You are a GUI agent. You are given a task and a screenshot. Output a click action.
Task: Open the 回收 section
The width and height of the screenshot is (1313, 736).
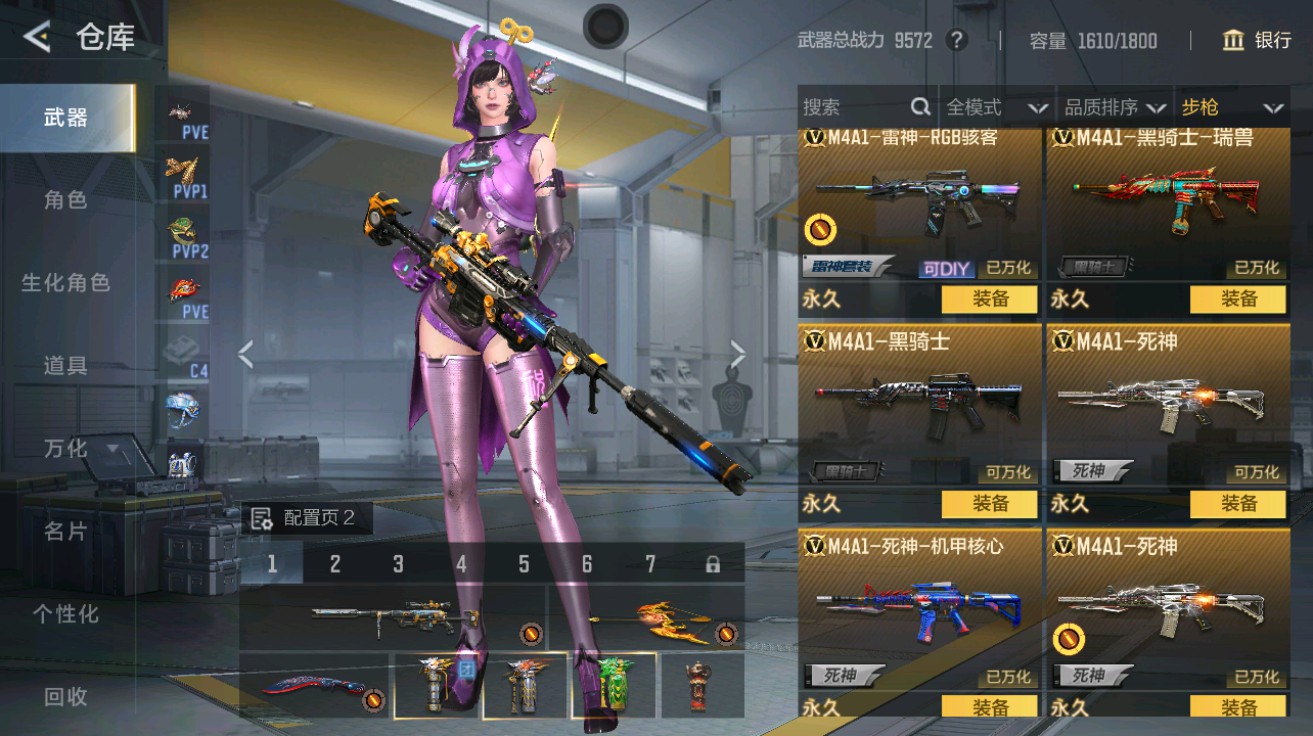[66, 697]
